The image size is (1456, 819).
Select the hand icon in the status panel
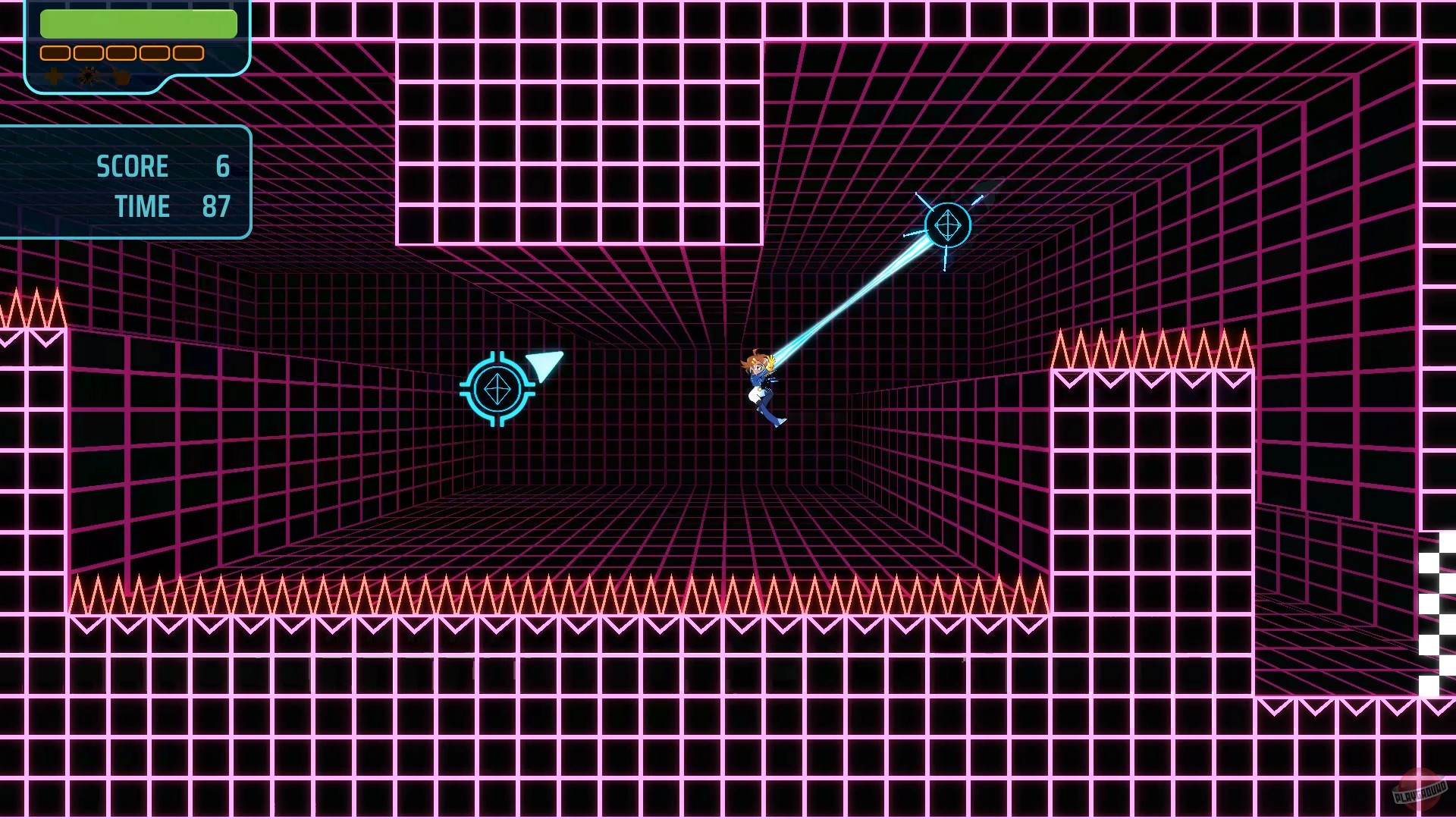click(121, 77)
